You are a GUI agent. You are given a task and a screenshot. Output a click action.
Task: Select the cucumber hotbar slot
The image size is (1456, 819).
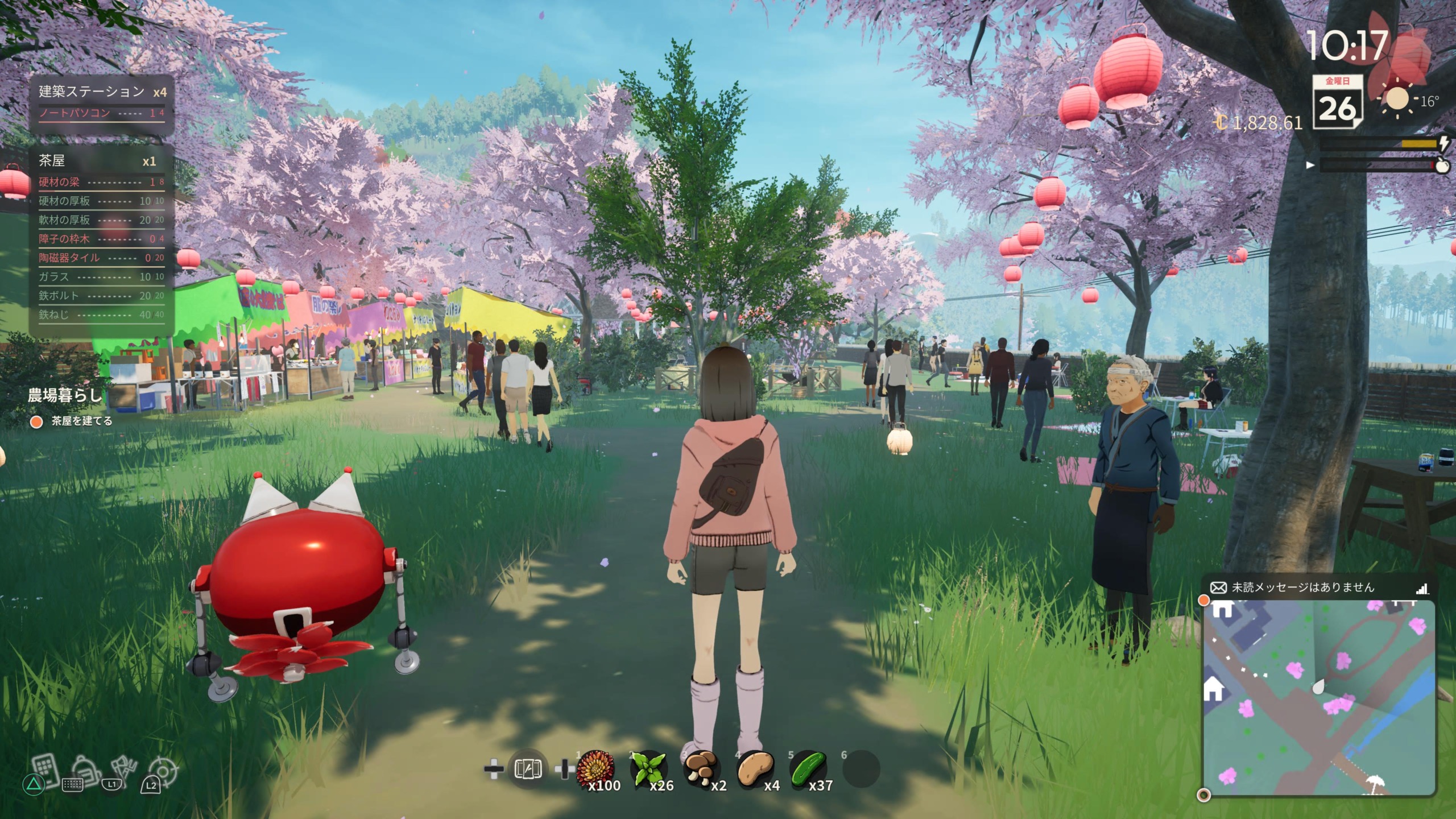[808, 770]
